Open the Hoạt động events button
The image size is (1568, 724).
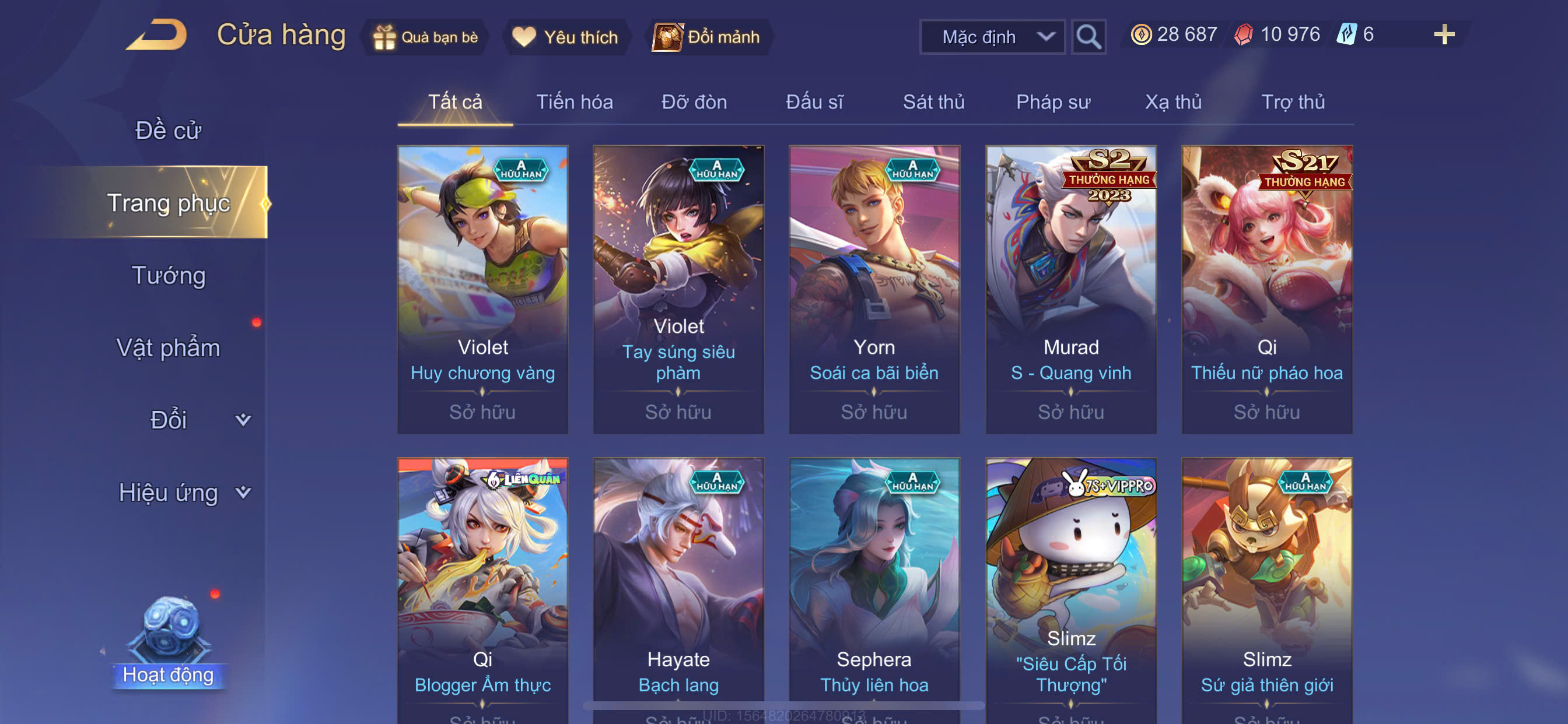click(x=168, y=645)
